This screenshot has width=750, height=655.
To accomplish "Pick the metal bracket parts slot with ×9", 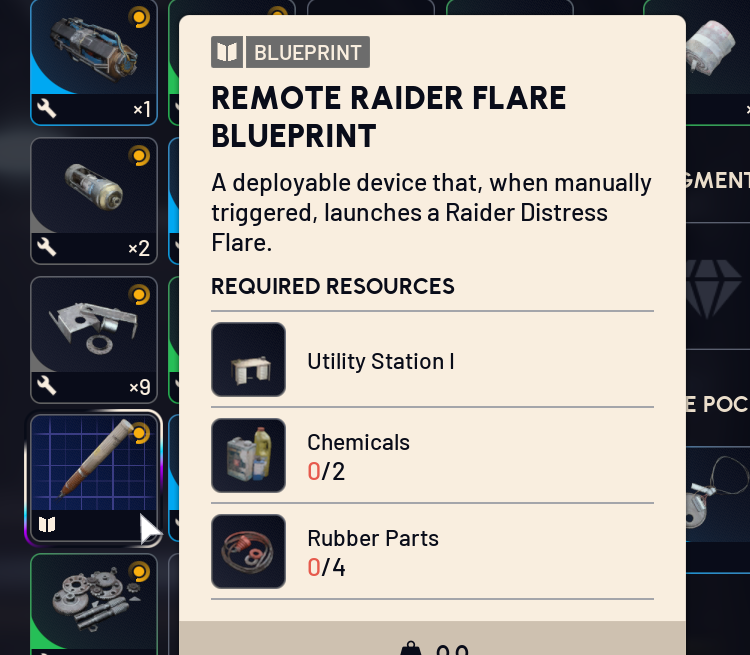I will click(x=94, y=339).
